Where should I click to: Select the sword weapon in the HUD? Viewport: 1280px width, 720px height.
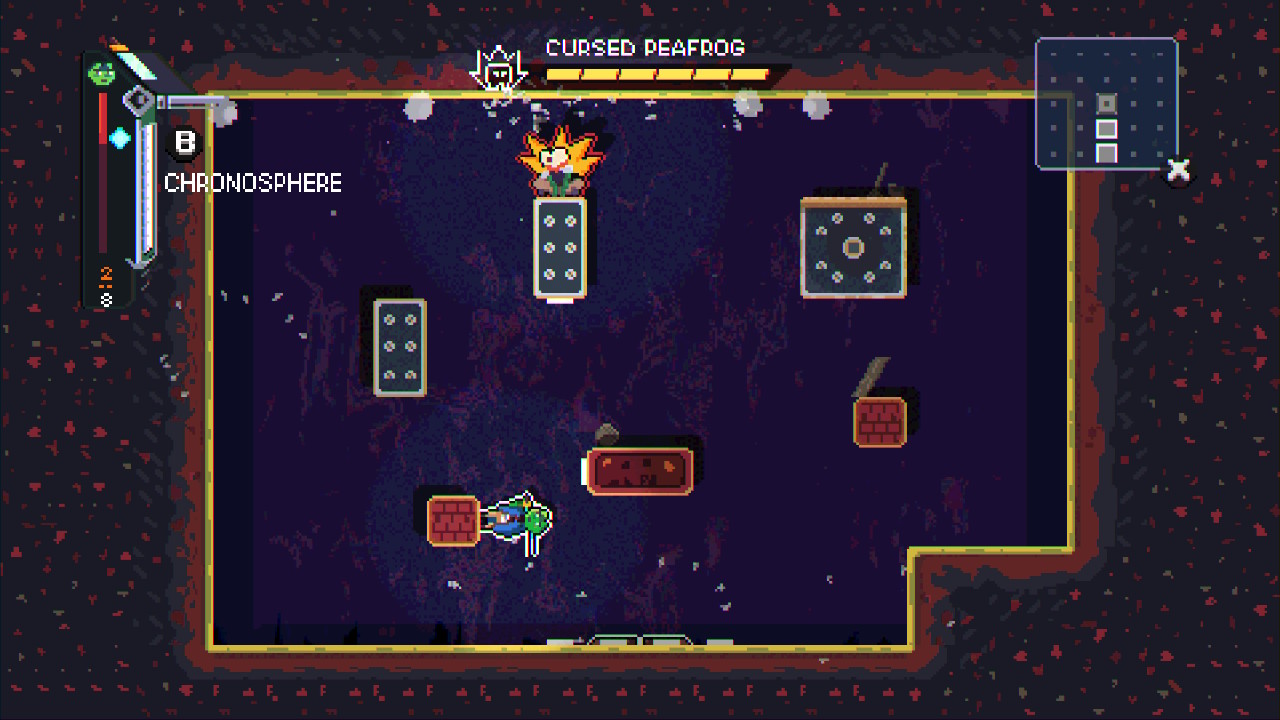click(147, 180)
